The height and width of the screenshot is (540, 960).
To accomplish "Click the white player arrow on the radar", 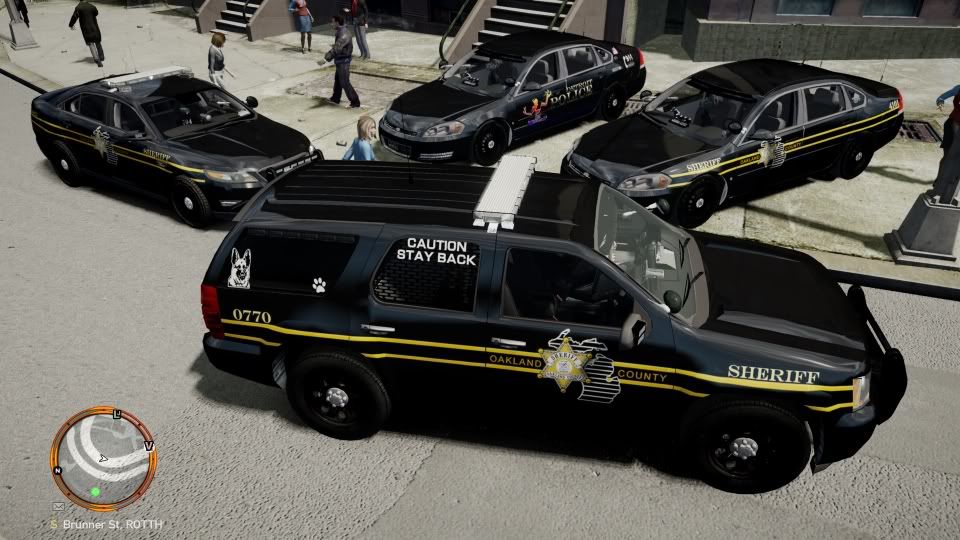I will (x=103, y=457).
